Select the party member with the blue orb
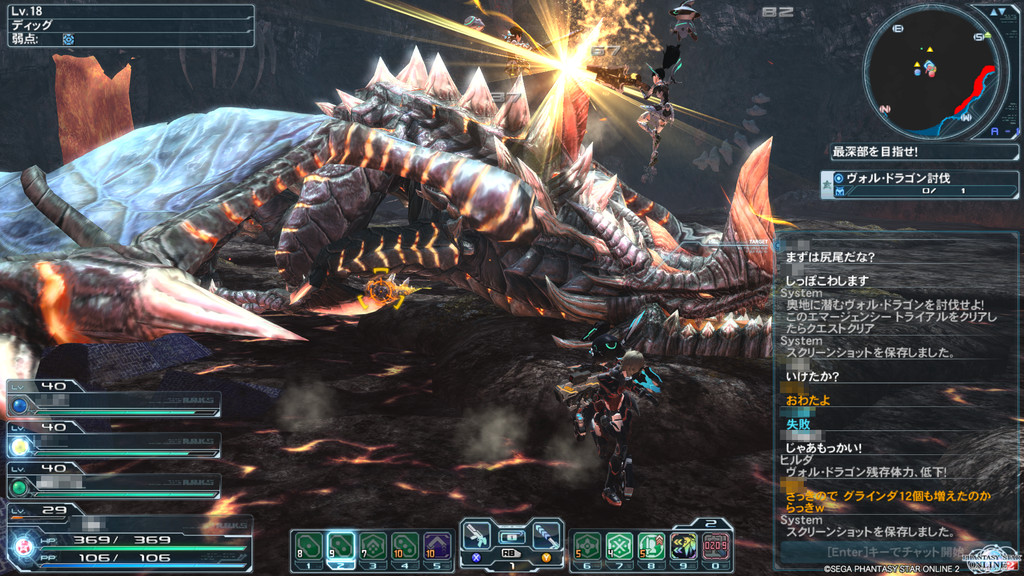 coord(113,399)
